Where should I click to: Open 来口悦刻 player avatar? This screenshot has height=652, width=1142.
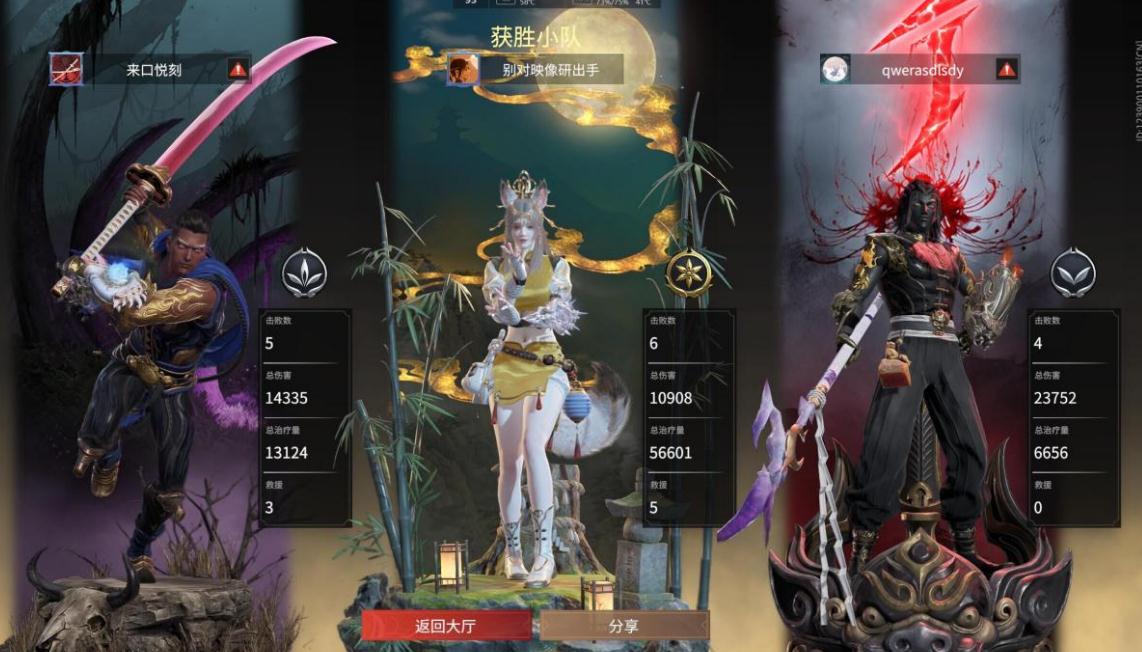[x=67, y=69]
